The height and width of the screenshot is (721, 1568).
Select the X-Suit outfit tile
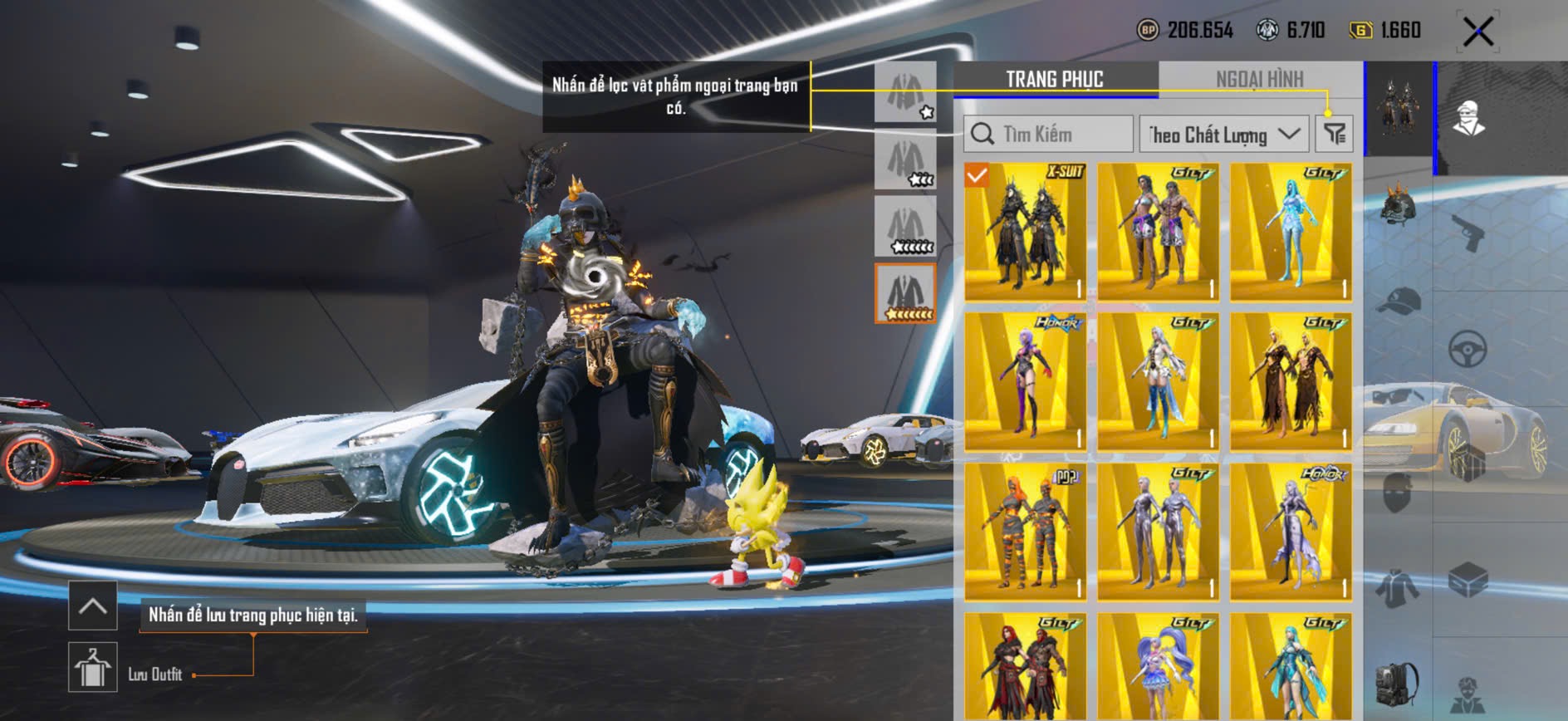[1026, 231]
